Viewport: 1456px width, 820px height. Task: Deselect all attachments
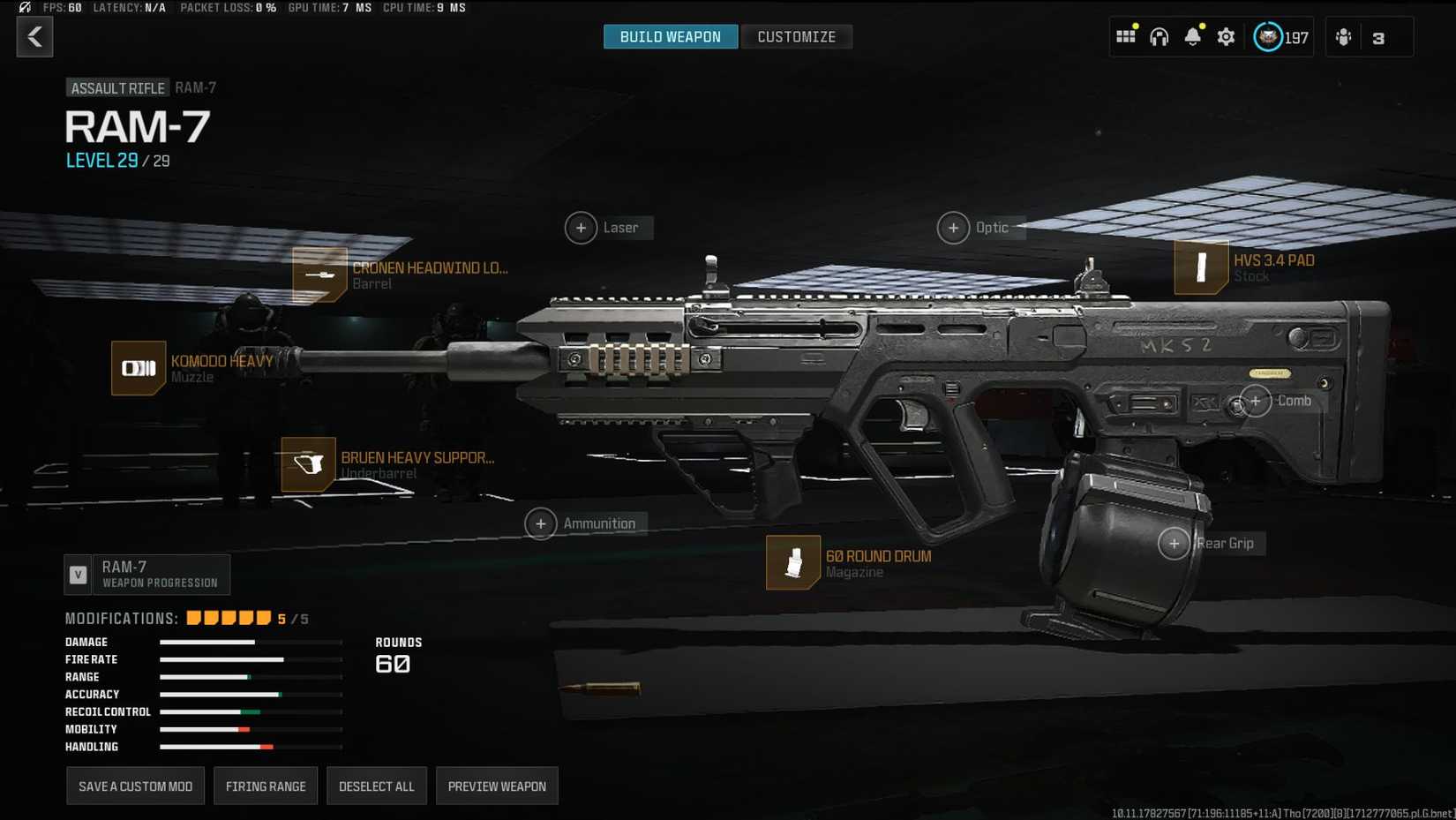pyautogui.click(x=376, y=786)
